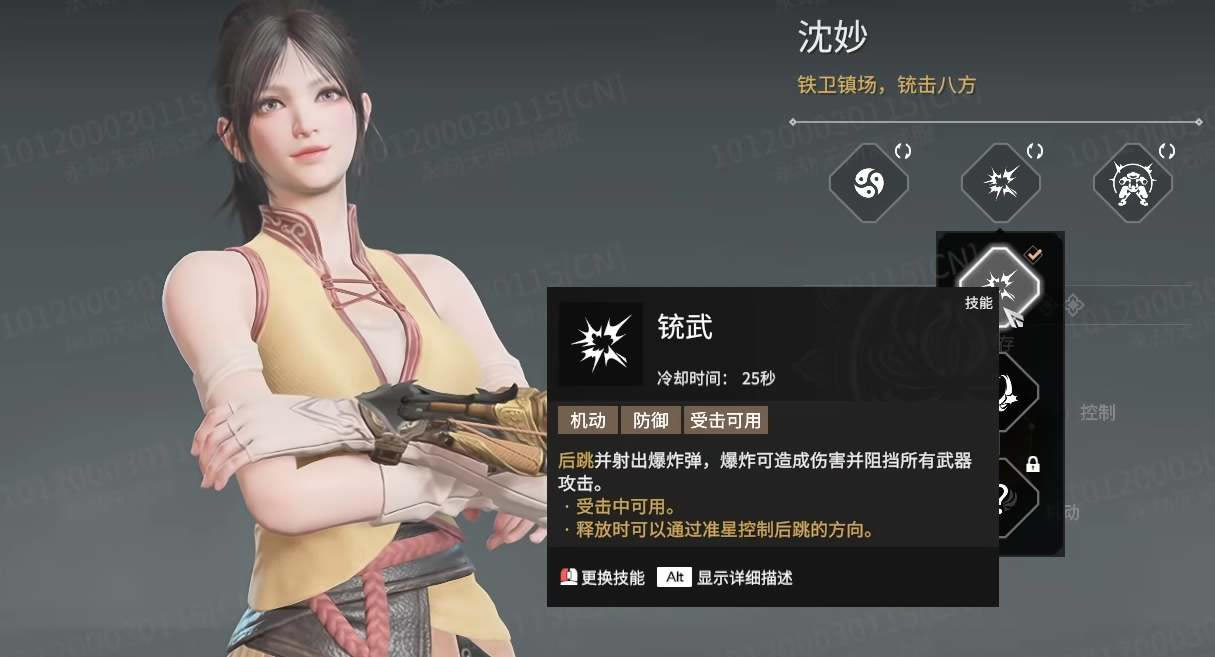Open the explosion burst skill slot
The image size is (1215, 657).
pyautogui.click(x=1000, y=184)
